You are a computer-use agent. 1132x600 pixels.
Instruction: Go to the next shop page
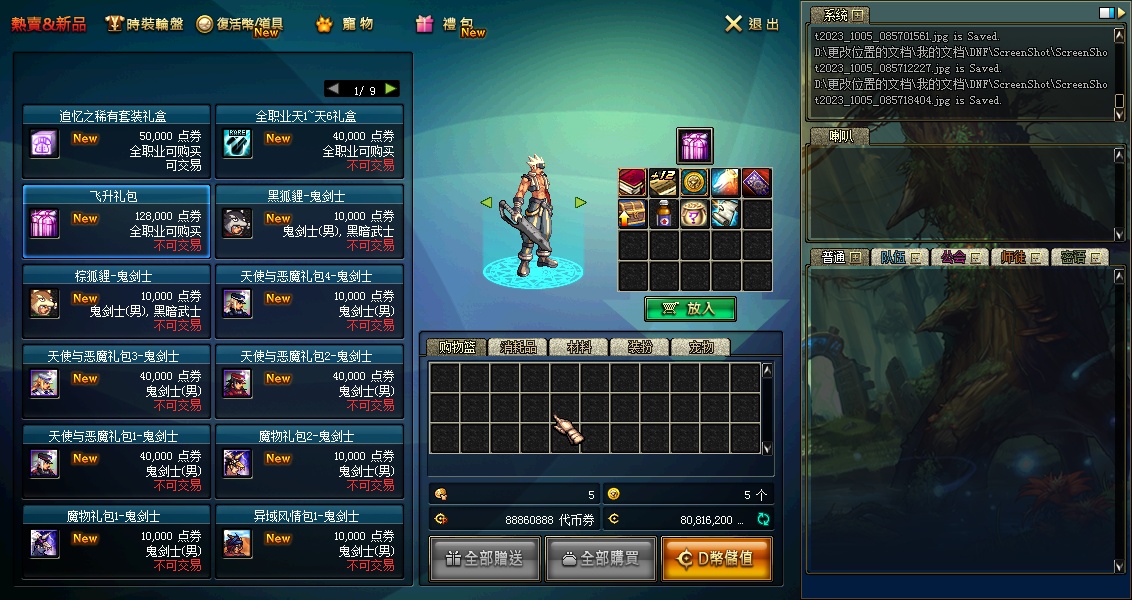coord(391,89)
